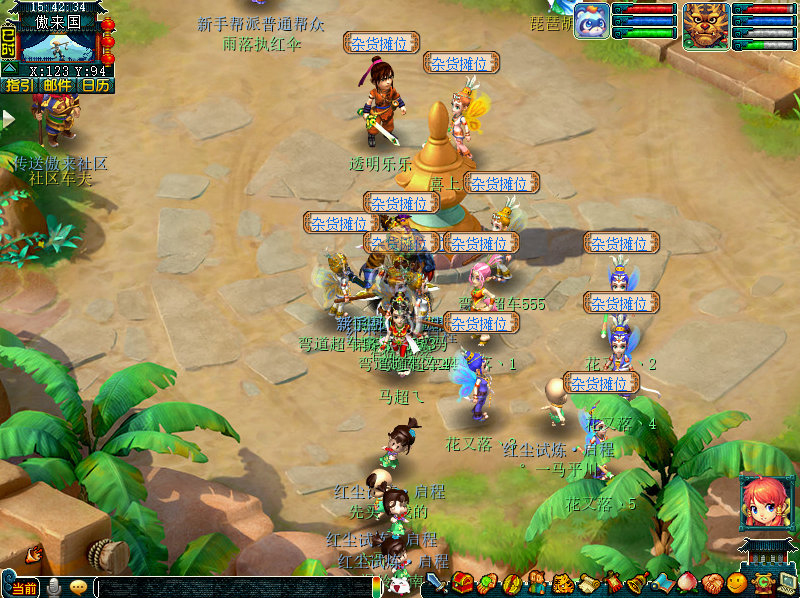The height and width of the screenshot is (598, 800).
Task: Open the 日历 calendar button
Action: coord(96,86)
